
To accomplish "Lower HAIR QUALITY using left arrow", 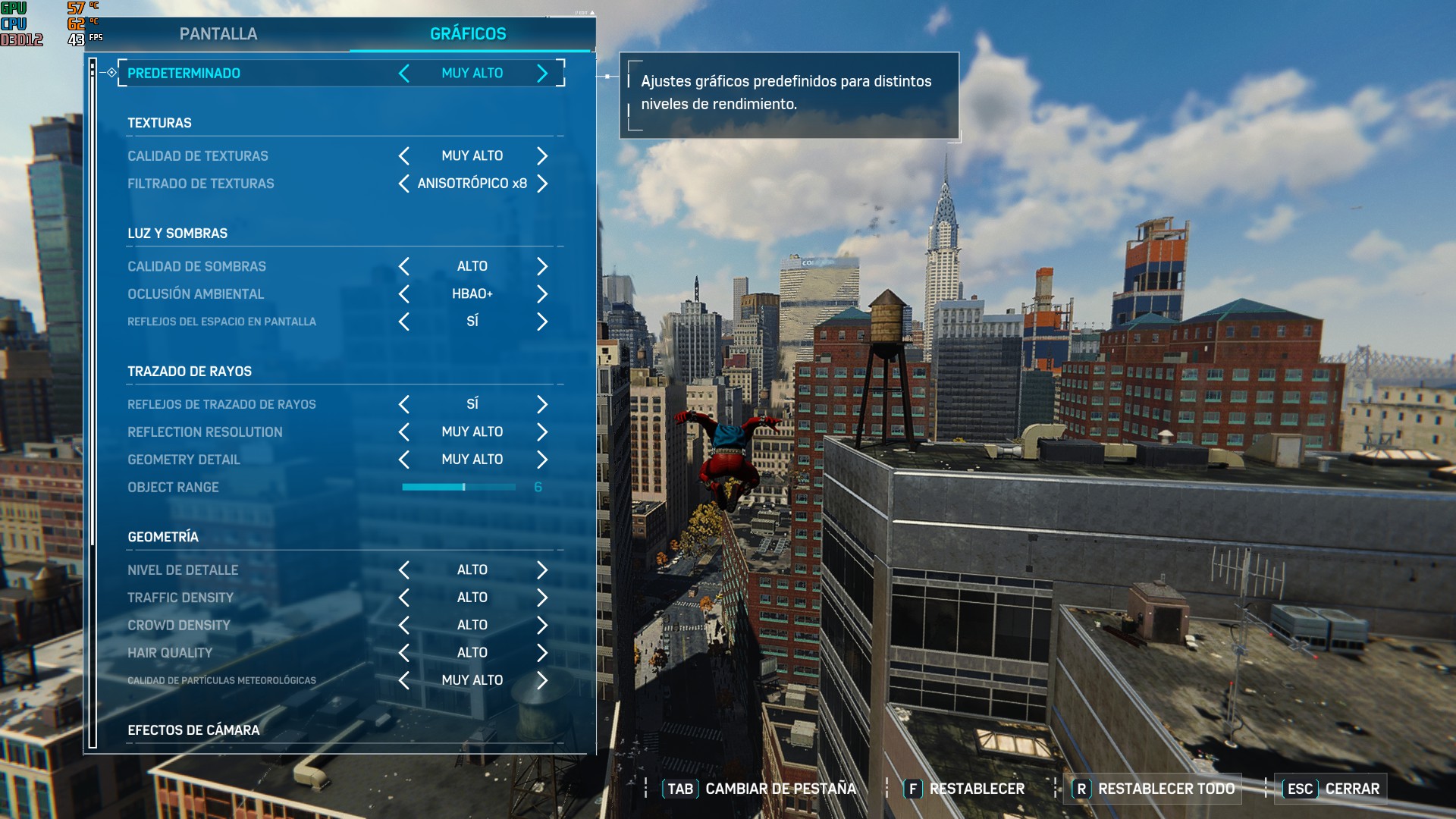I will (x=403, y=652).
